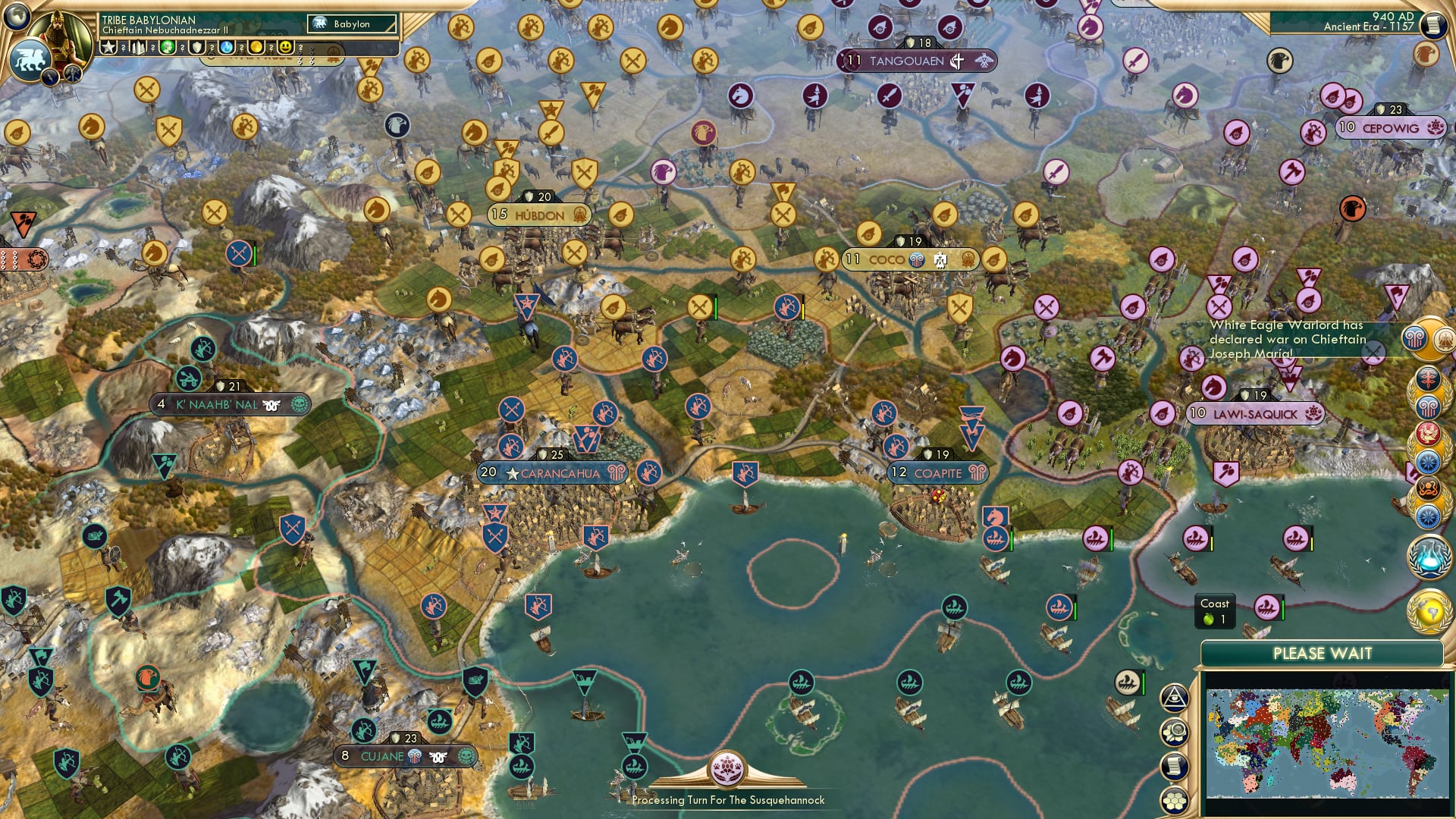The image size is (1456, 819).
Task: Toggle the hex grid overlay near minimap
Action: pos(1175,799)
